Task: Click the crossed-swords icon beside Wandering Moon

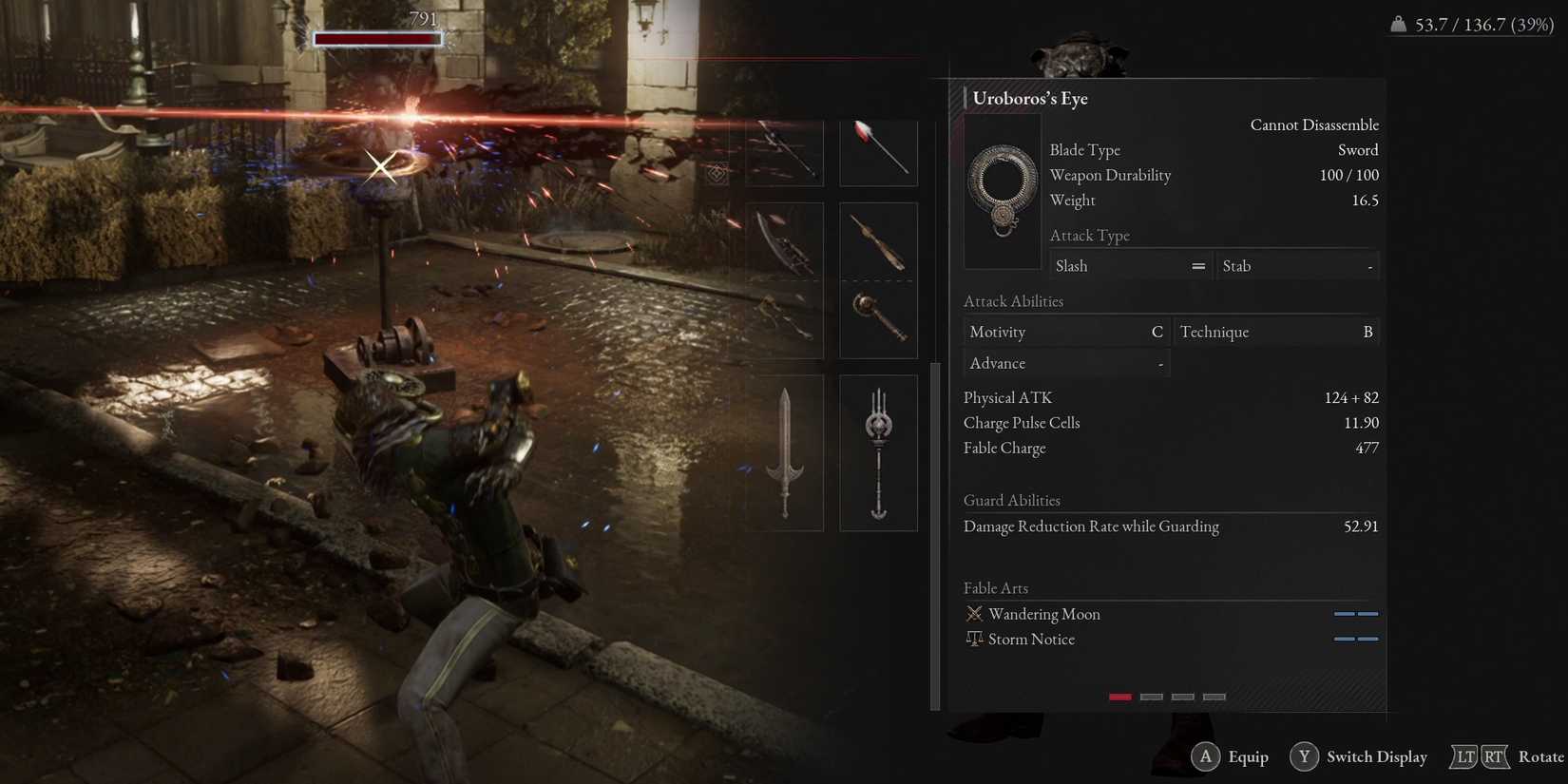Action: point(973,614)
